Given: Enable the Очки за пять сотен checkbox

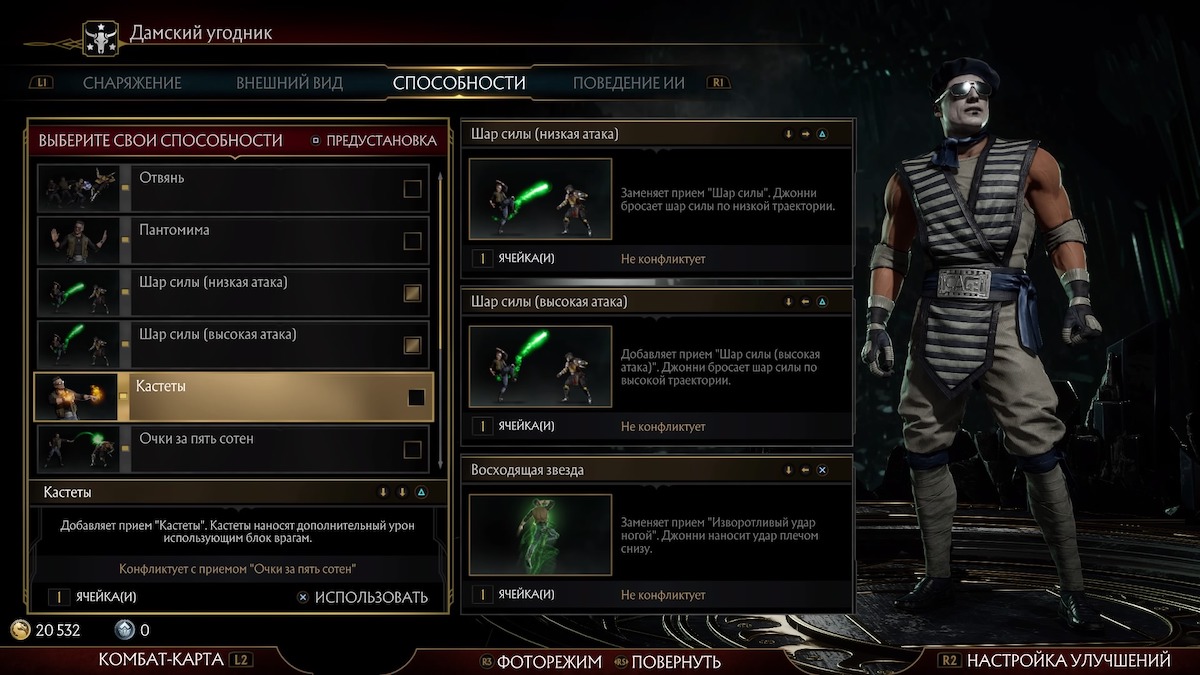Looking at the screenshot, I should tap(412, 450).
